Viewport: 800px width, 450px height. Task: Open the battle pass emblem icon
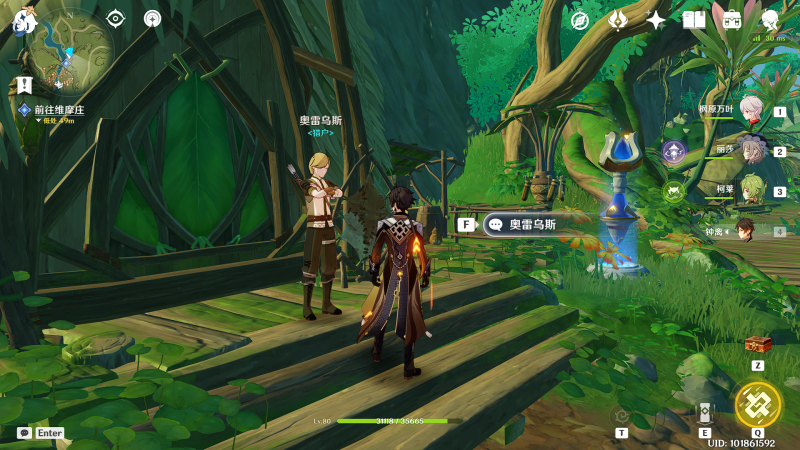[618, 20]
